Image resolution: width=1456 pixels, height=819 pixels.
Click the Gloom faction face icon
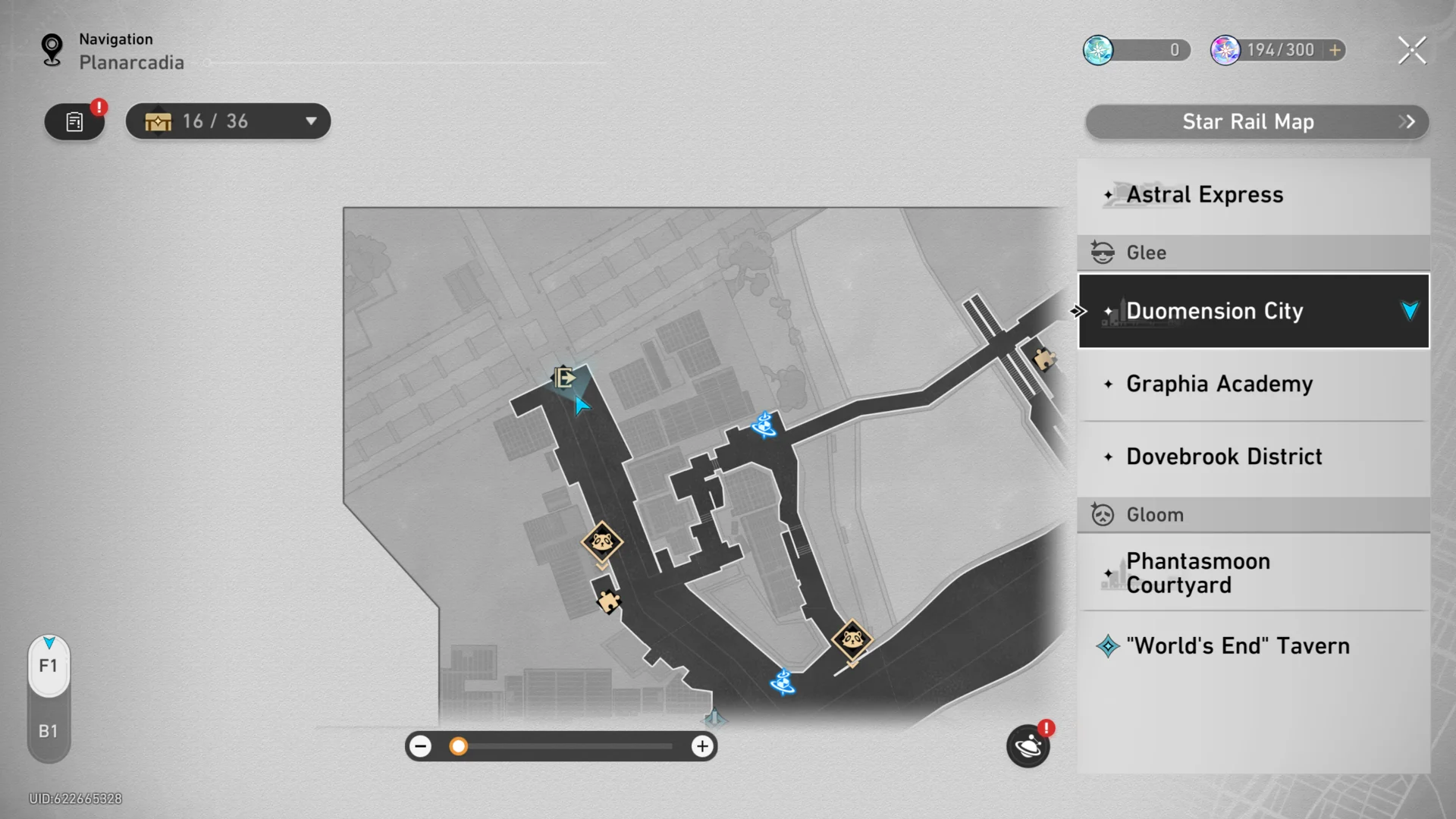pyautogui.click(x=1101, y=514)
